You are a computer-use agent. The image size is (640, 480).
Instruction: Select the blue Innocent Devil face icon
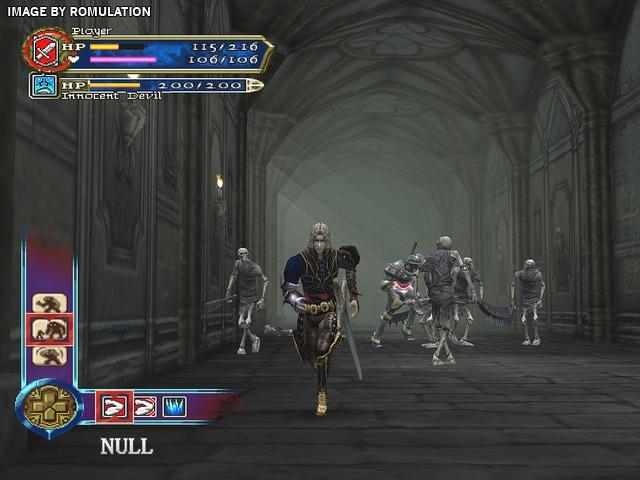pos(44,86)
